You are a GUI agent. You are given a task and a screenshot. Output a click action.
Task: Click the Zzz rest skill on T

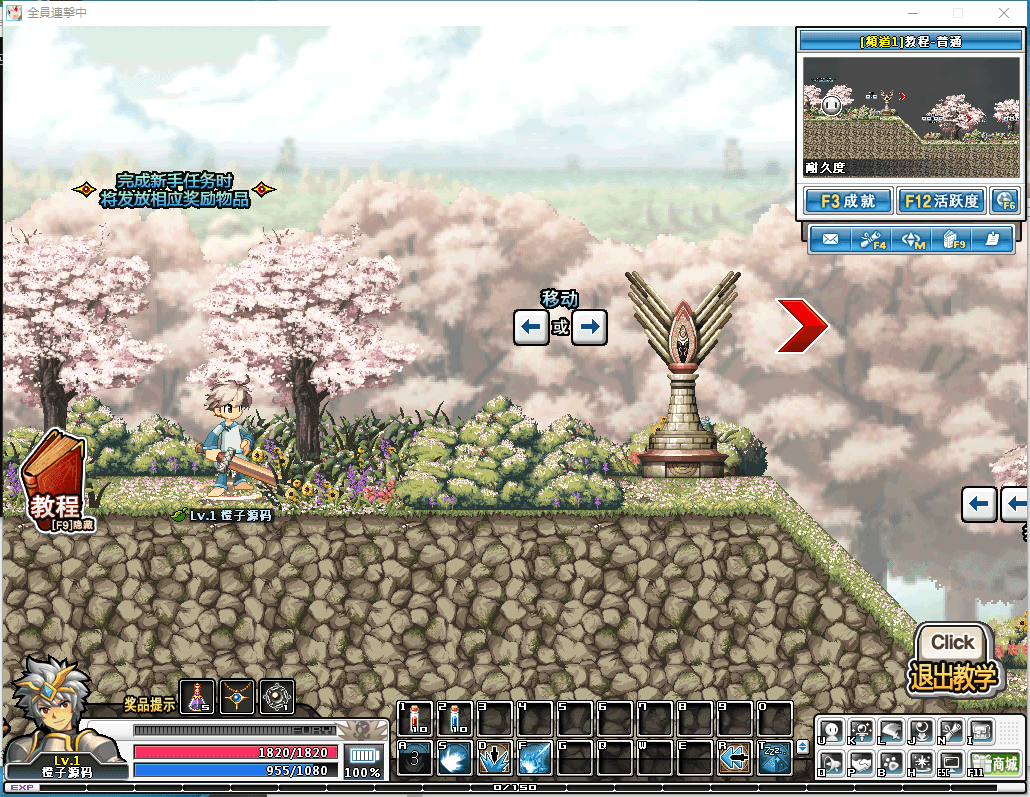tap(775, 758)
